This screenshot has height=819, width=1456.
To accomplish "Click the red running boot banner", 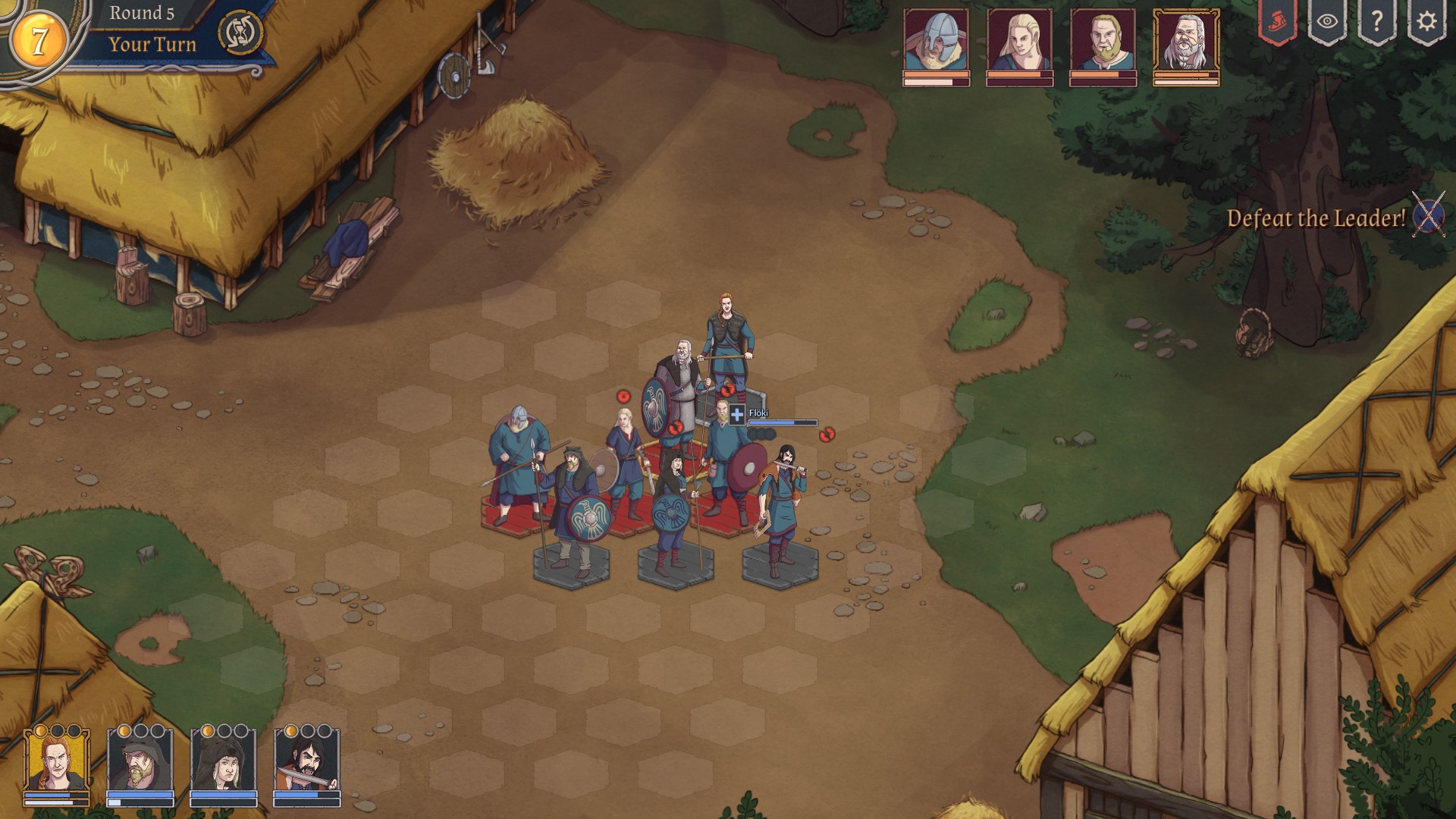I will tap(1277, 21).
